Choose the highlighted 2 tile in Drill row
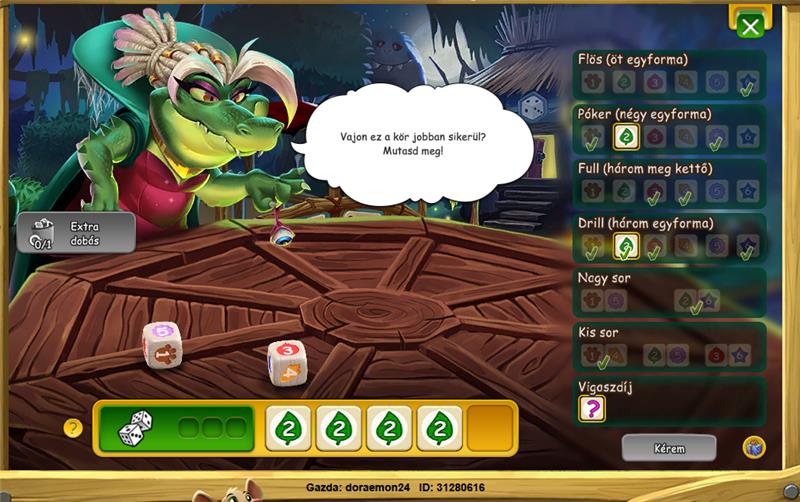 (x=626, y=246)
